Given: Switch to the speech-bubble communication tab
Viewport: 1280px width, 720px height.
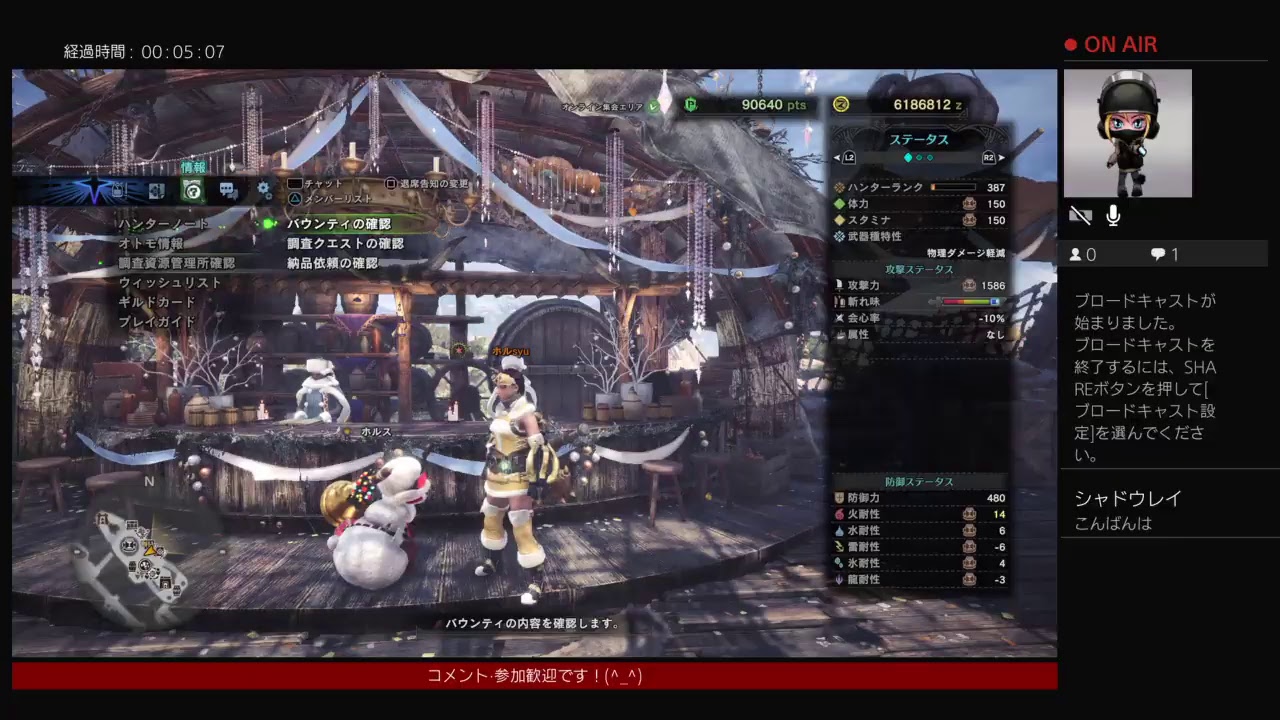Looking at the screenshot, I should (x=229, y=190).
